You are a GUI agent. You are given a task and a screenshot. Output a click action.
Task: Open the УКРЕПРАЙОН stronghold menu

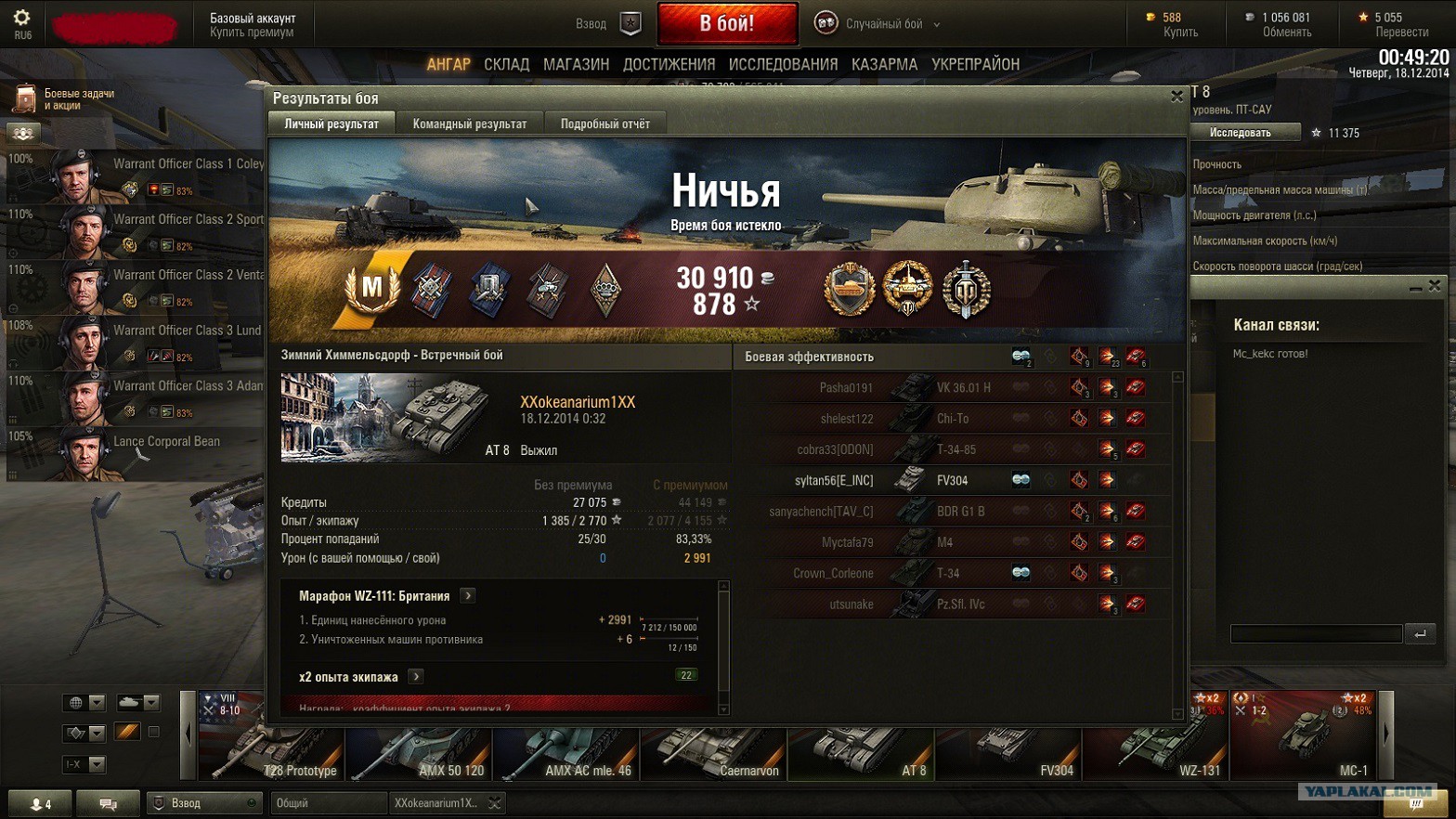pos(975,64)
